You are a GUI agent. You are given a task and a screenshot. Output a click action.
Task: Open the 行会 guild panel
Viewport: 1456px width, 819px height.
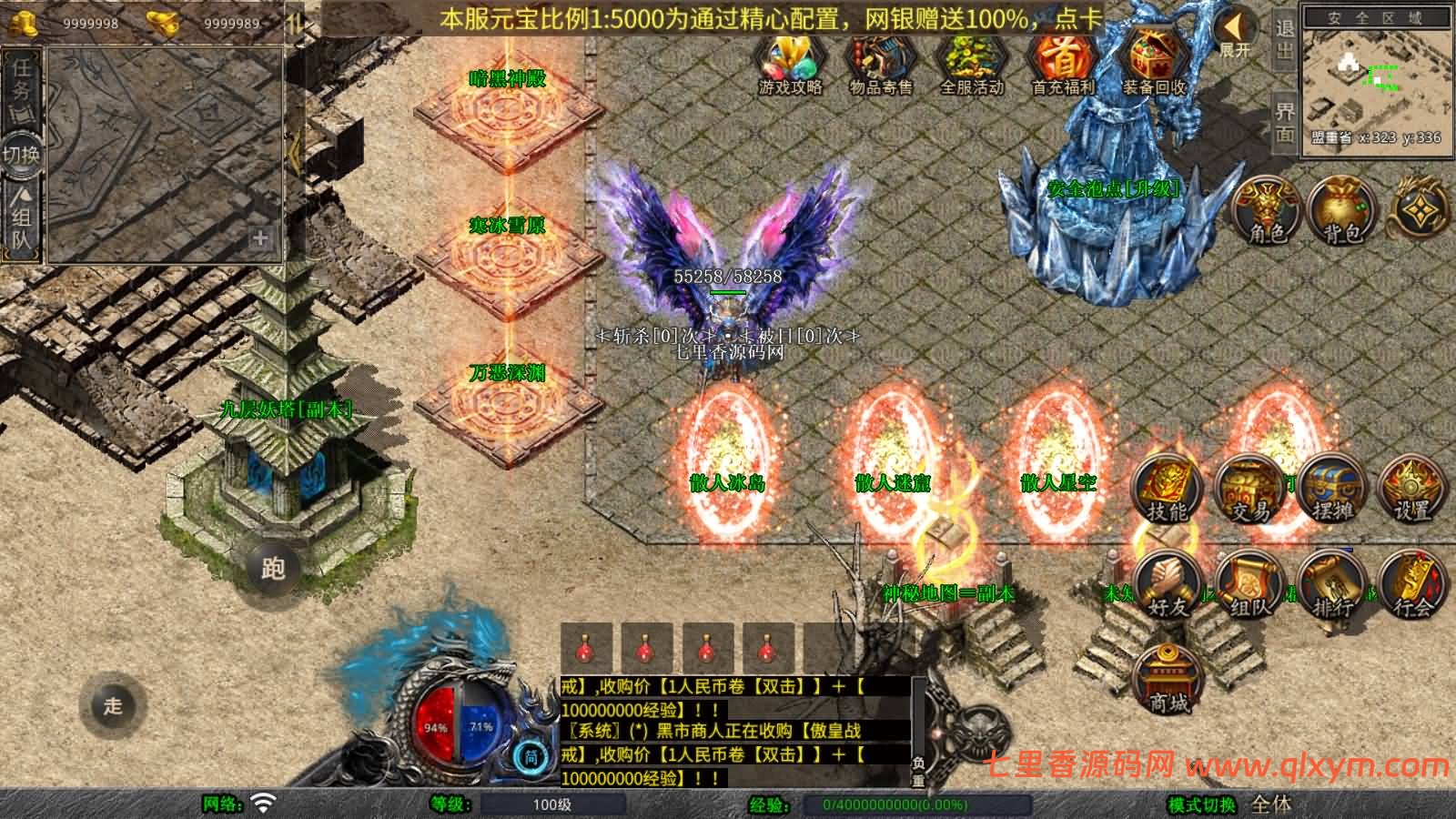click(1412, 585)
